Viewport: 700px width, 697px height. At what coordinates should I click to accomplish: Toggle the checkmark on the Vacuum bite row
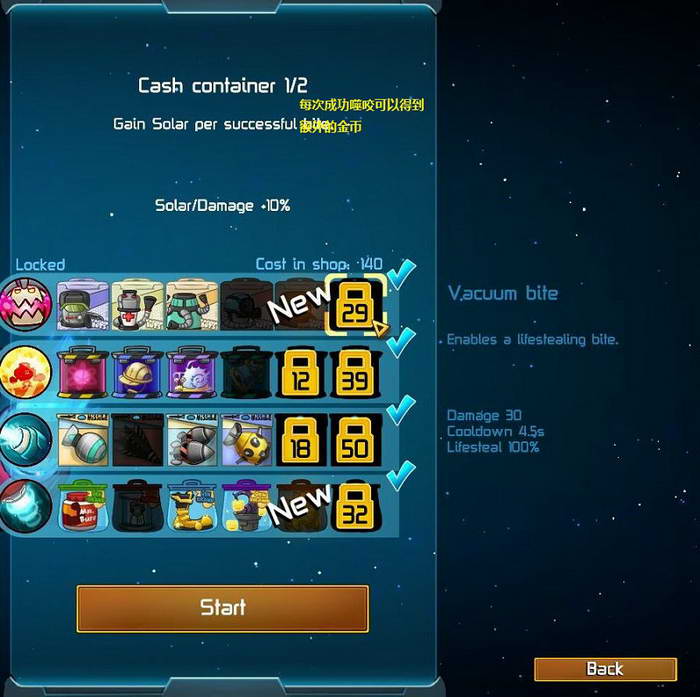point(403,274)
